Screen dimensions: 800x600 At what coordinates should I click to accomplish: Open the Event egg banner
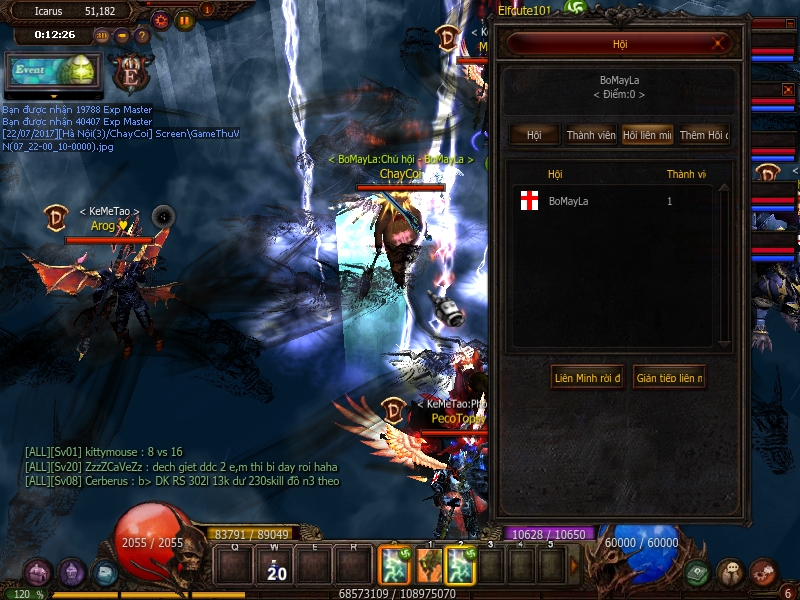coord(52,72)
